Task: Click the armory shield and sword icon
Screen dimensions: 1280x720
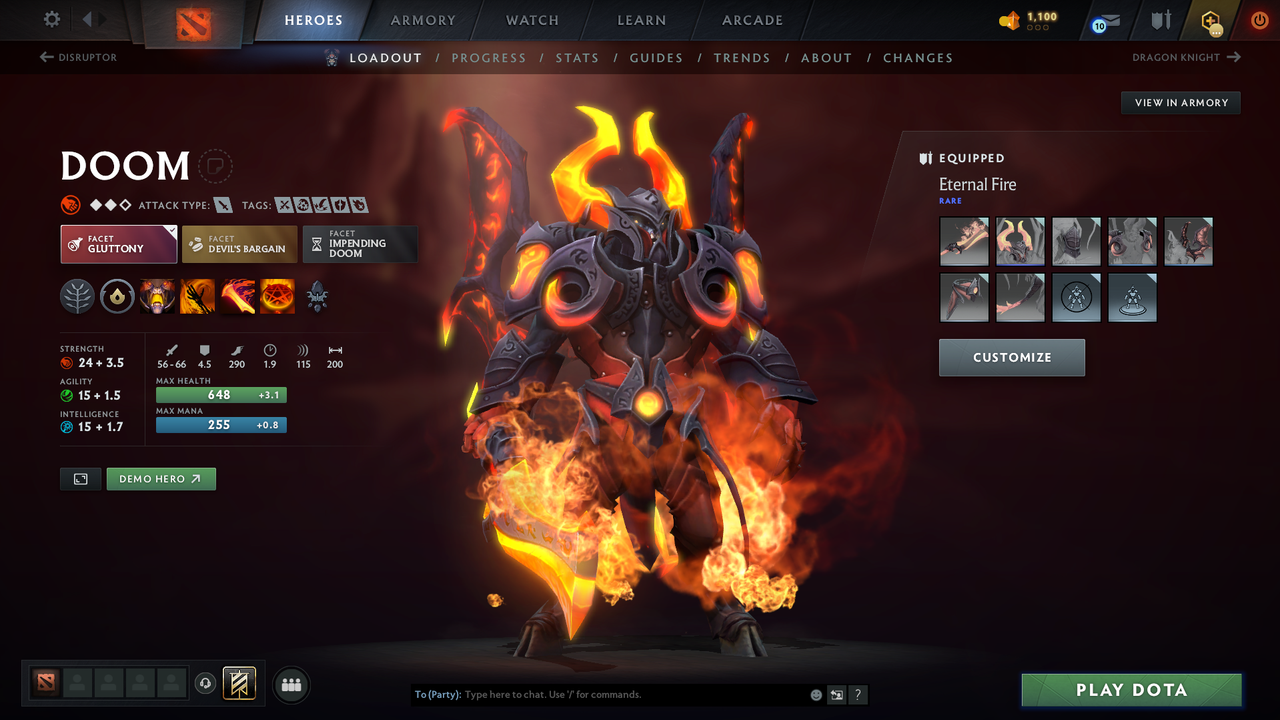Action: point(1160,20)
